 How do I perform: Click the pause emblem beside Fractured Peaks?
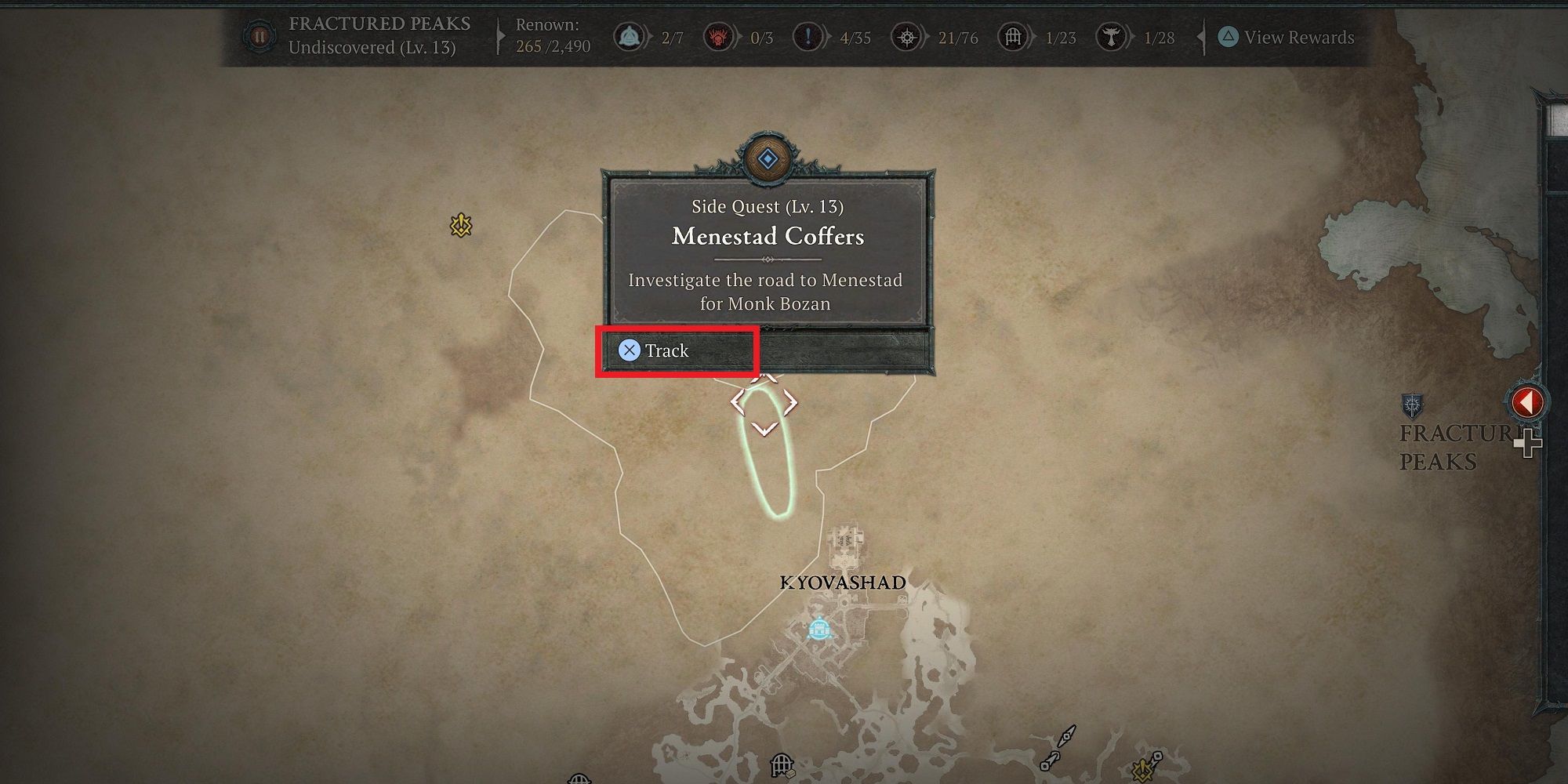tap(259, 35)
